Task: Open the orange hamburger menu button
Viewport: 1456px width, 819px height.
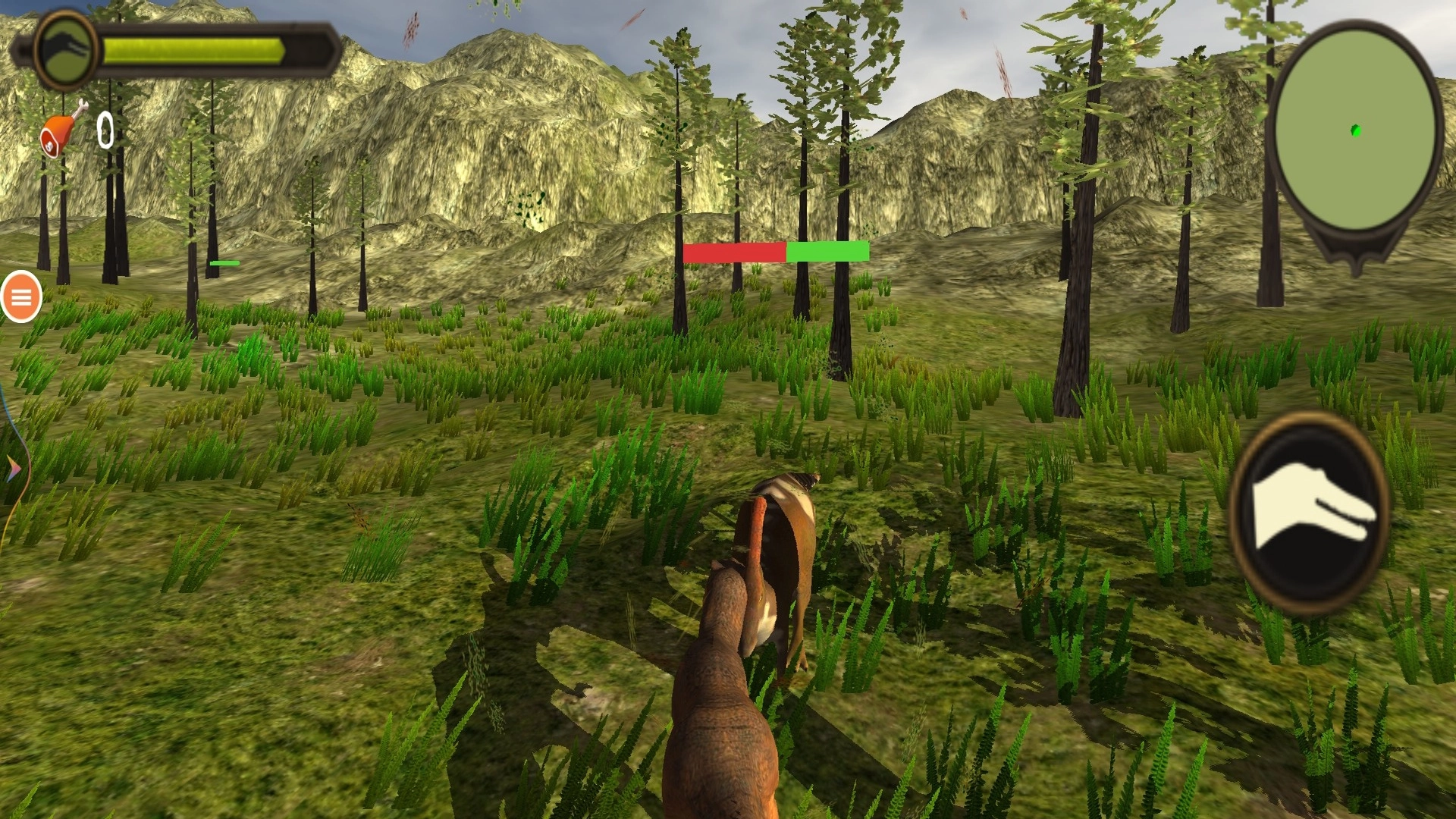Action: [21, 297]
